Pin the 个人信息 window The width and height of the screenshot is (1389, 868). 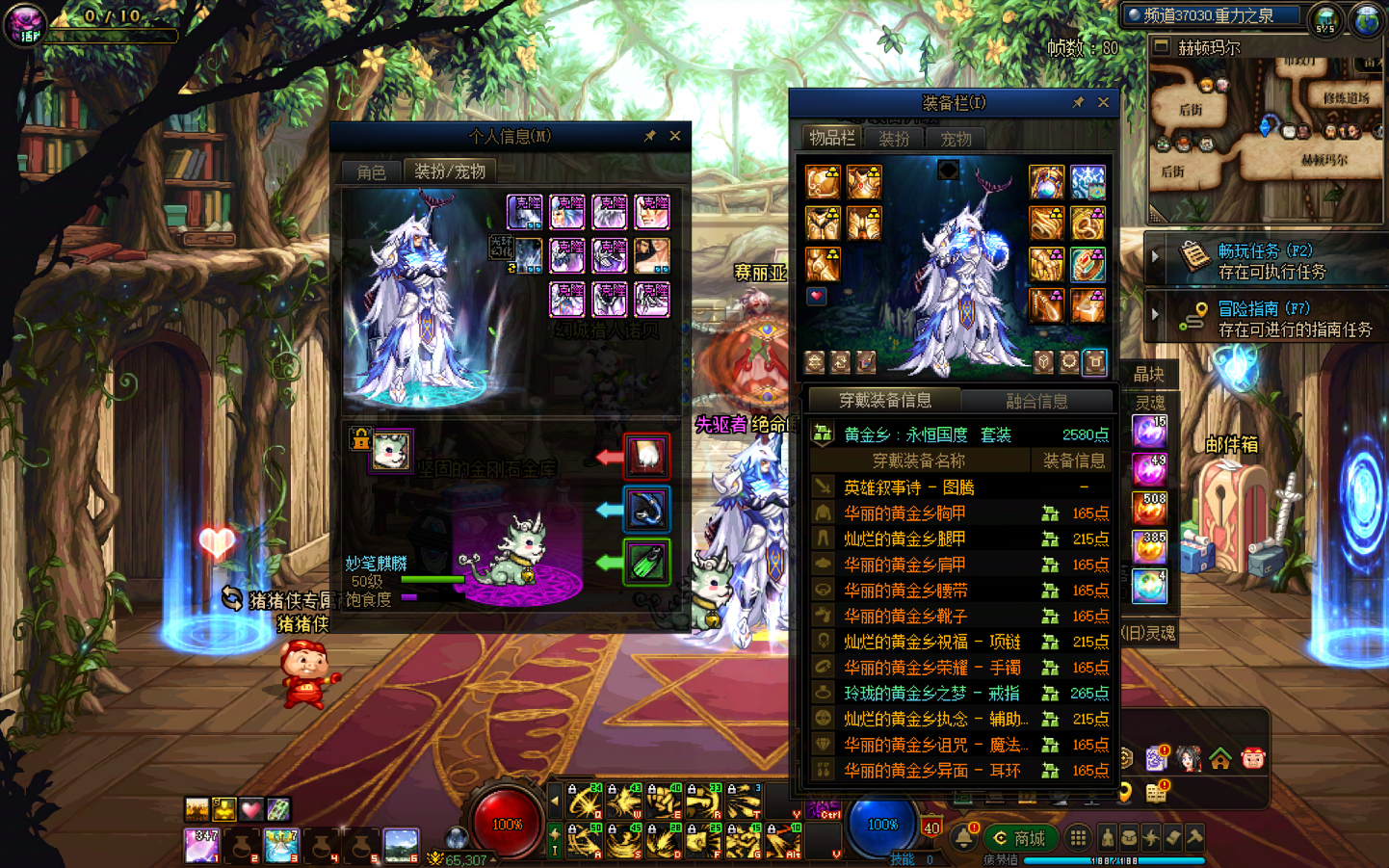point(650,136)
